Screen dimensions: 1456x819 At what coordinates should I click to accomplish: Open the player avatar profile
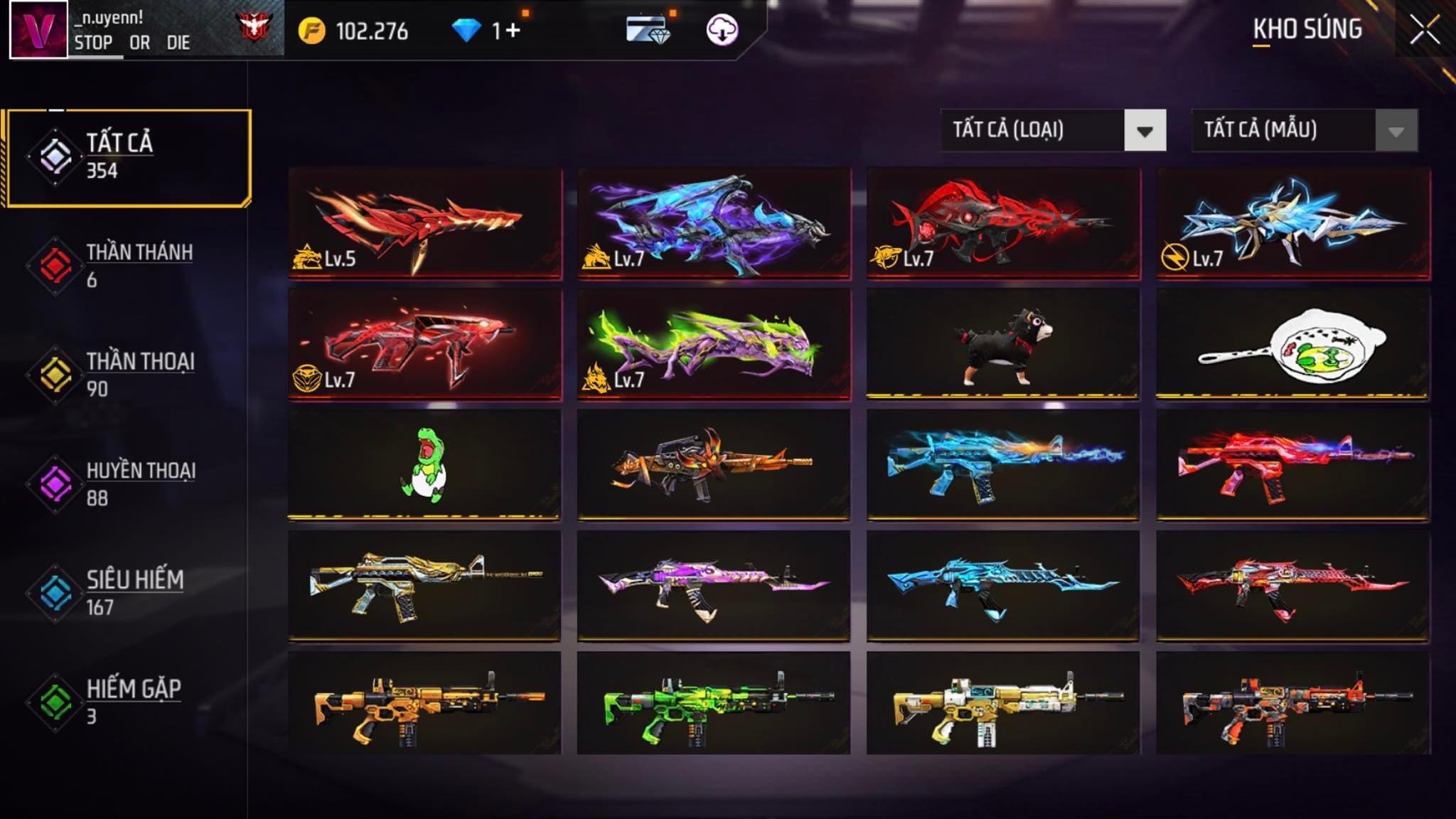click(38, 29)
